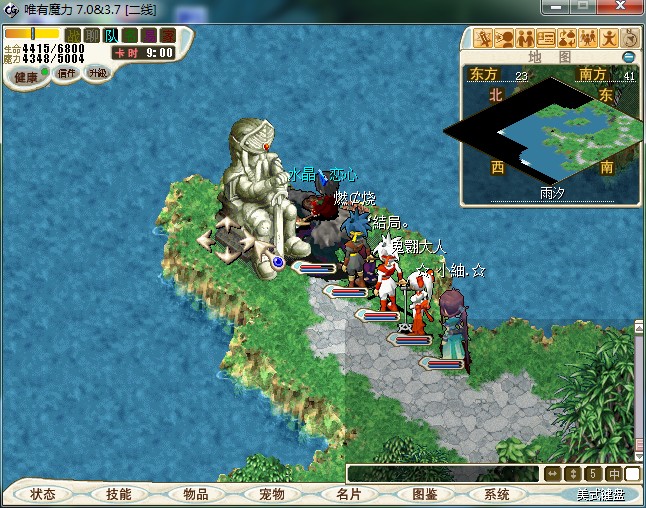Image resolution: width=646 pixels, height=508 pixels.
Task: Toggle the 聊 chat mode icon
Action: click(92, 36)
